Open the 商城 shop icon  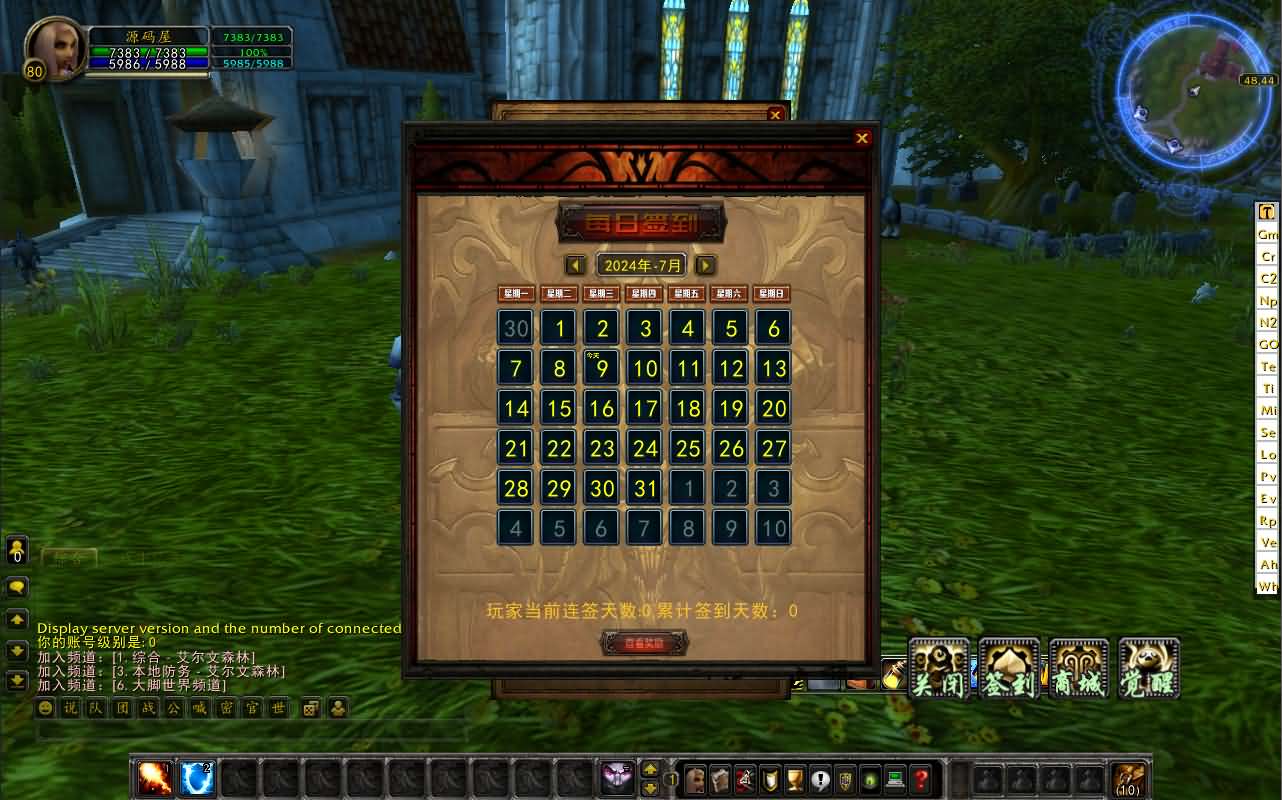1079,668
